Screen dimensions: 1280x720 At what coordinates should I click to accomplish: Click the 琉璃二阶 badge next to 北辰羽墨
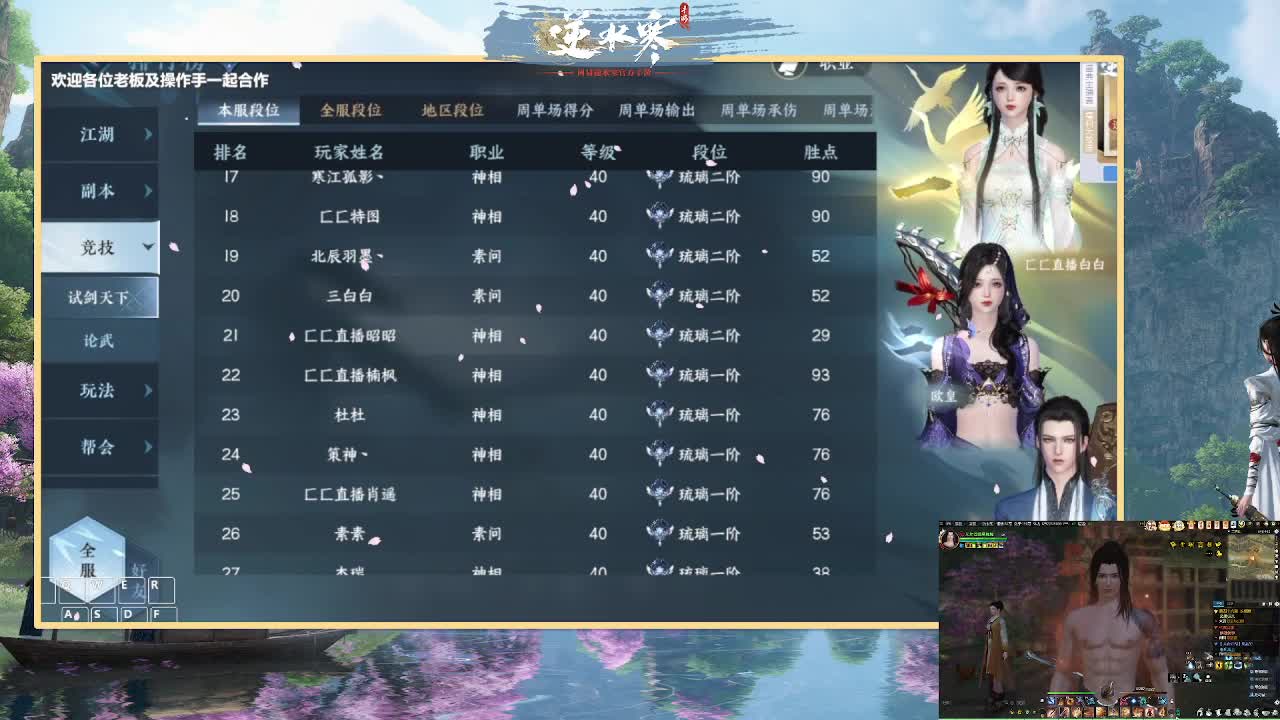click(660, 256)
